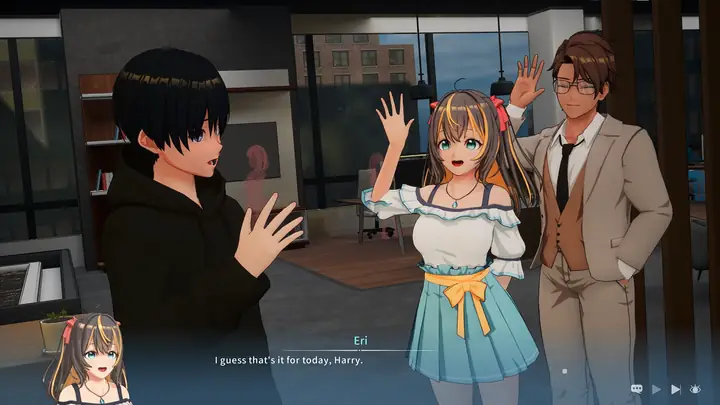Start auto-play with the play triangle
The image size is (720, 405).
point(656,388)
